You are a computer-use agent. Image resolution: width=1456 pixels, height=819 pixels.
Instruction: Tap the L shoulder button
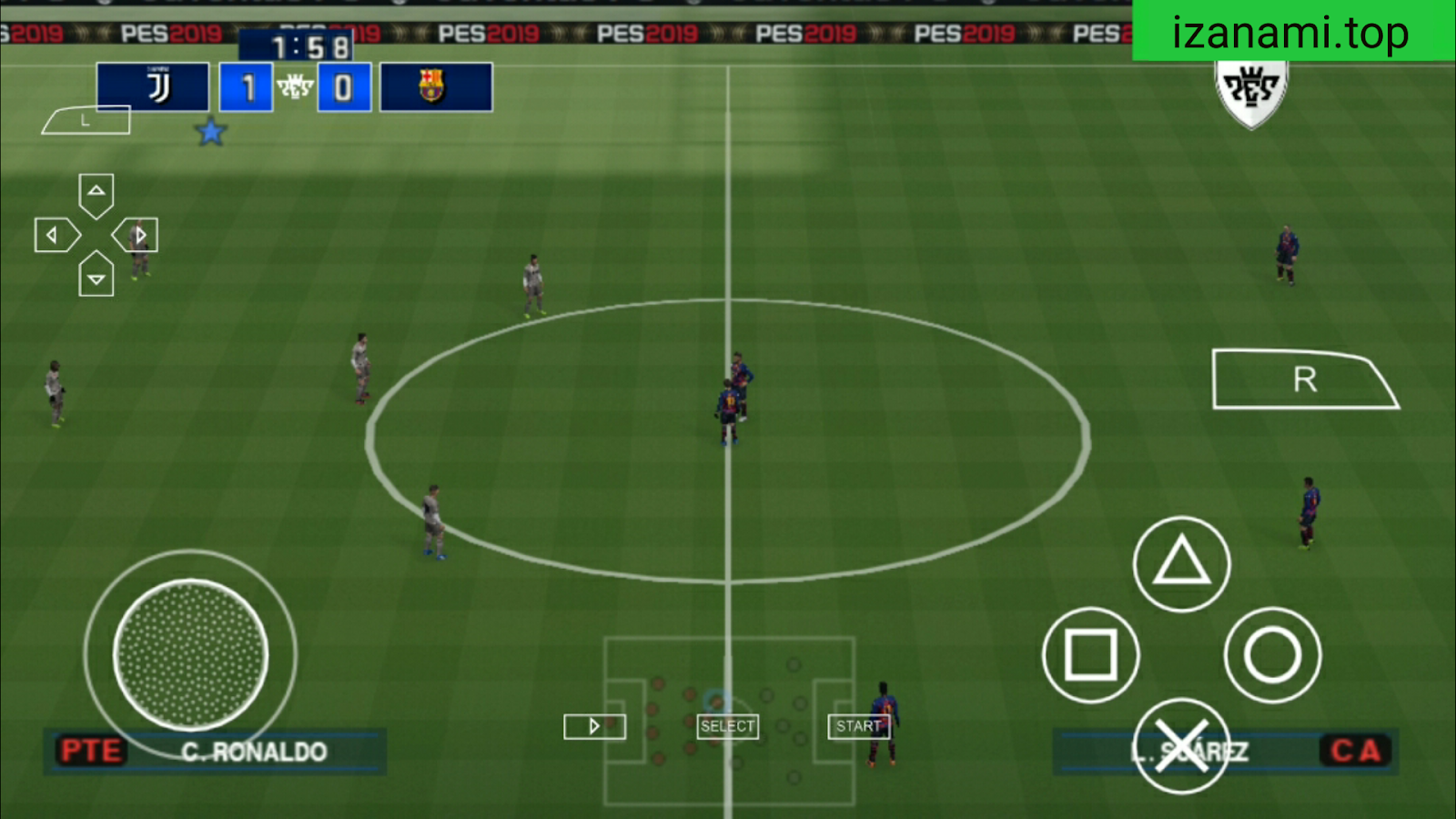coord(86,119)
